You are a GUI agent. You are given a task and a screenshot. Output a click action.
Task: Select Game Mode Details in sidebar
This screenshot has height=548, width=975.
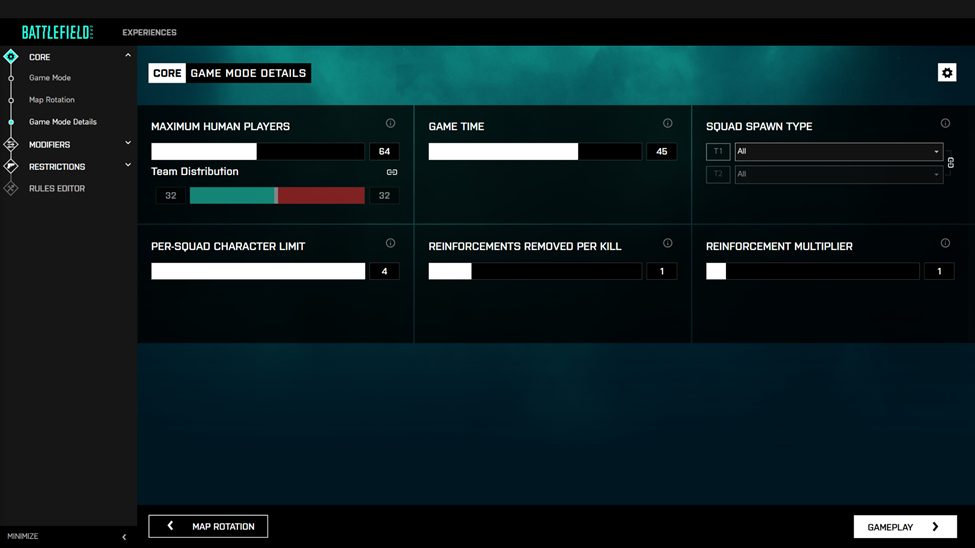point(63,122)
